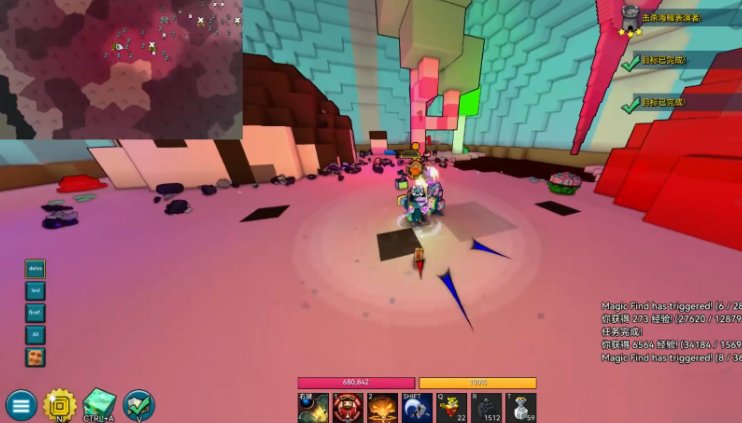The image size is (742, 423).
Task: Activate the red emblem ability in slot 1
Action: pyautogui.click(x=347, y=408)
